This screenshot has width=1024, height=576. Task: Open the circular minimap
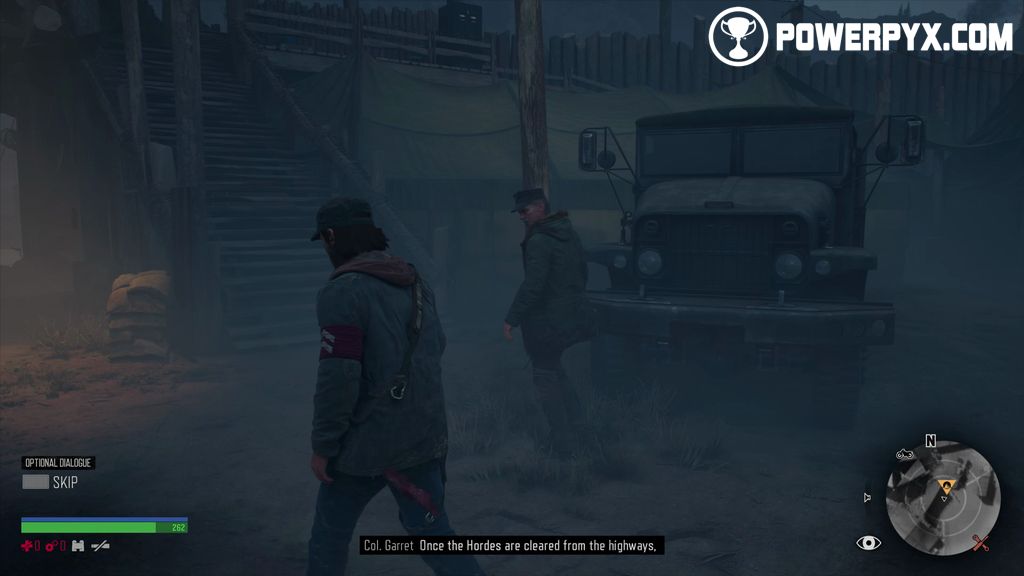point(943,498)
